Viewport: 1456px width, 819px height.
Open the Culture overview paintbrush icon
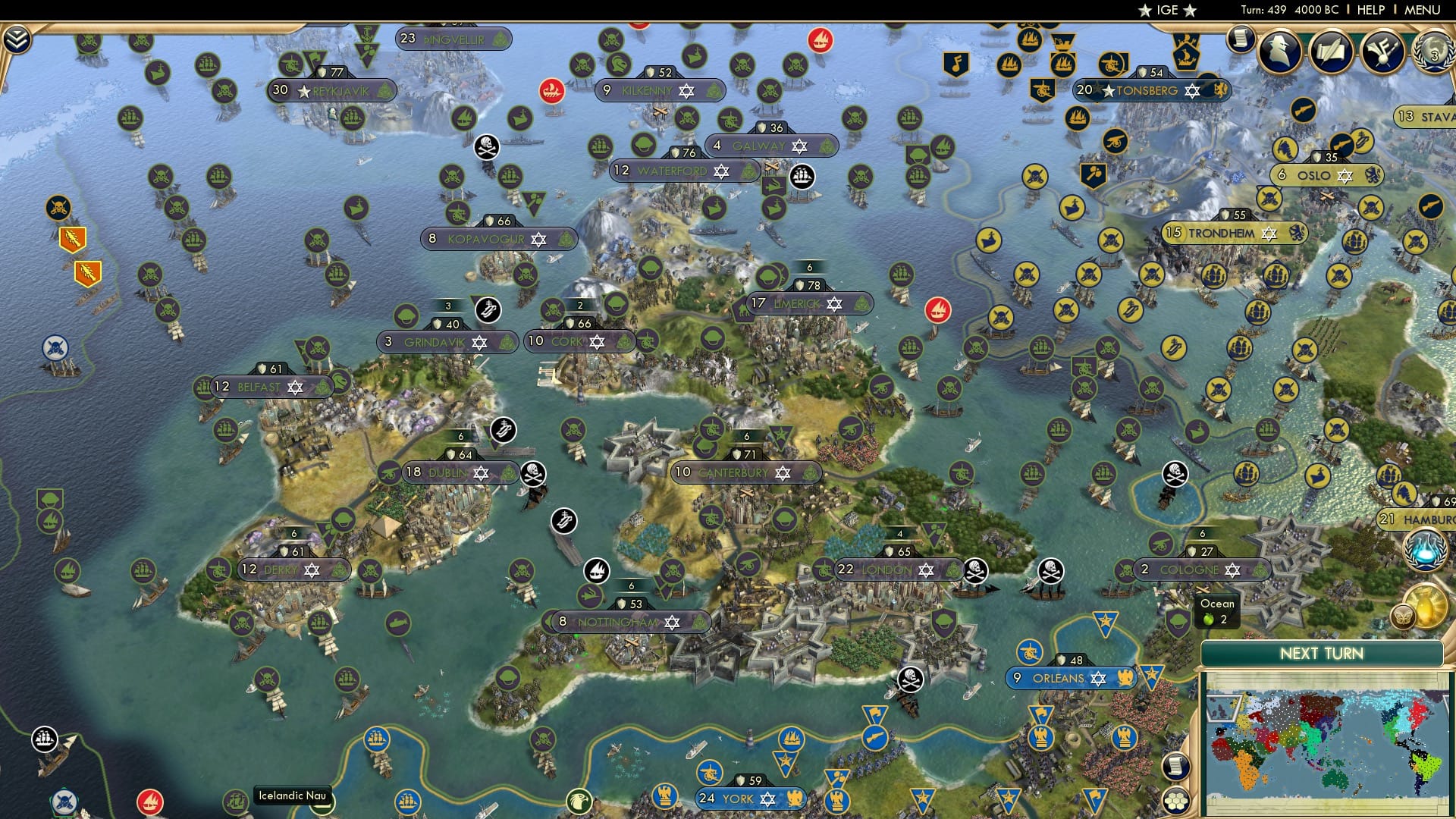point(1382,52)
